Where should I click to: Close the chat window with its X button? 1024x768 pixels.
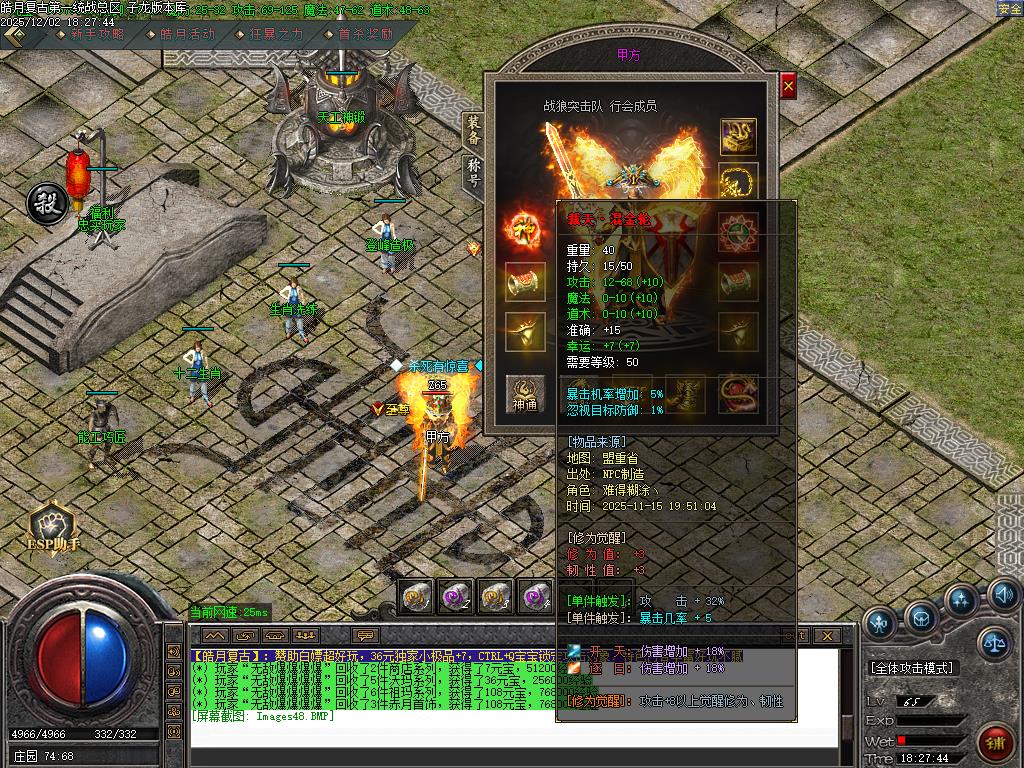(x=826, y=635)
